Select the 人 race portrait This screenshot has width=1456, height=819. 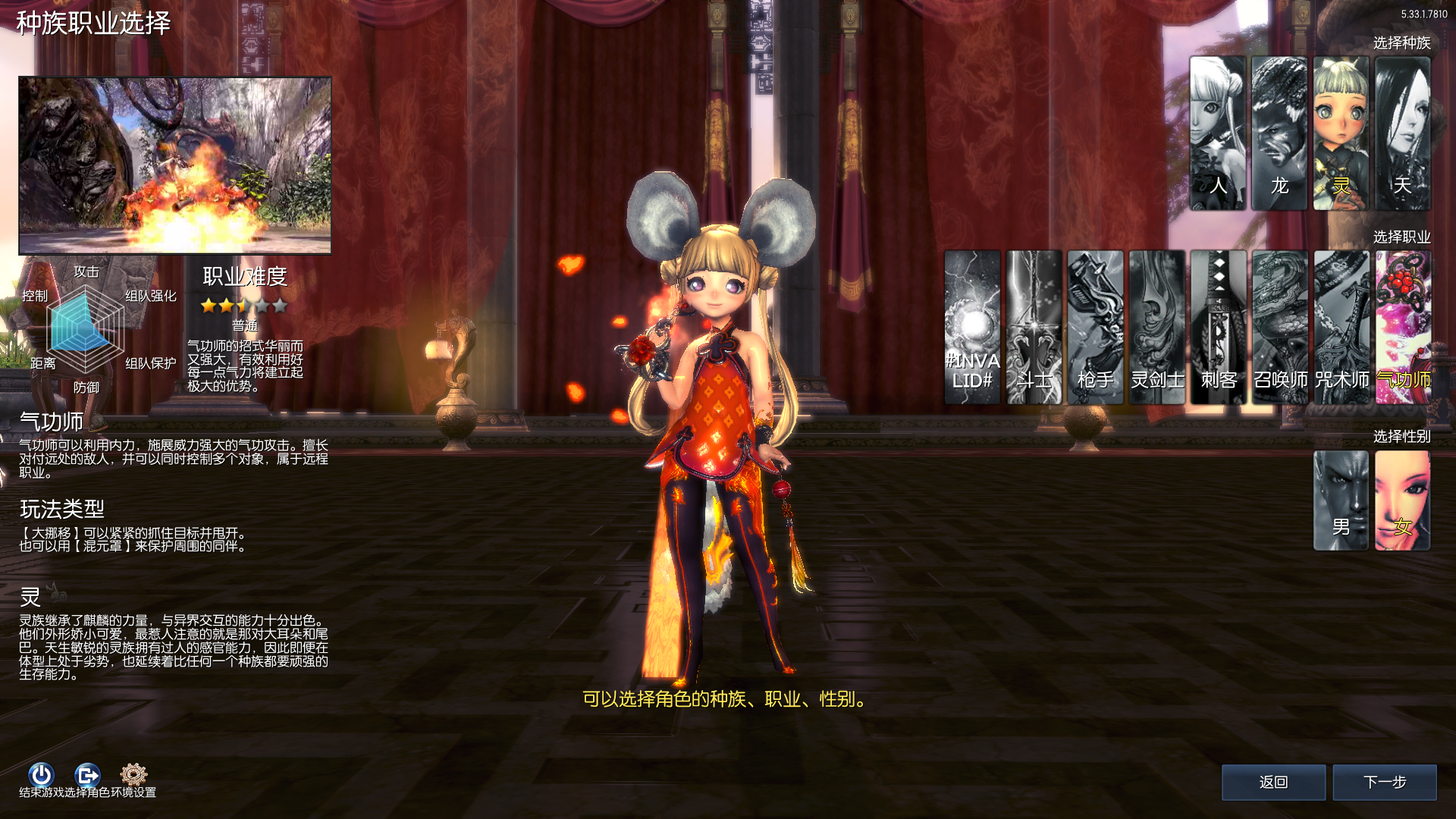(1217, 133)
